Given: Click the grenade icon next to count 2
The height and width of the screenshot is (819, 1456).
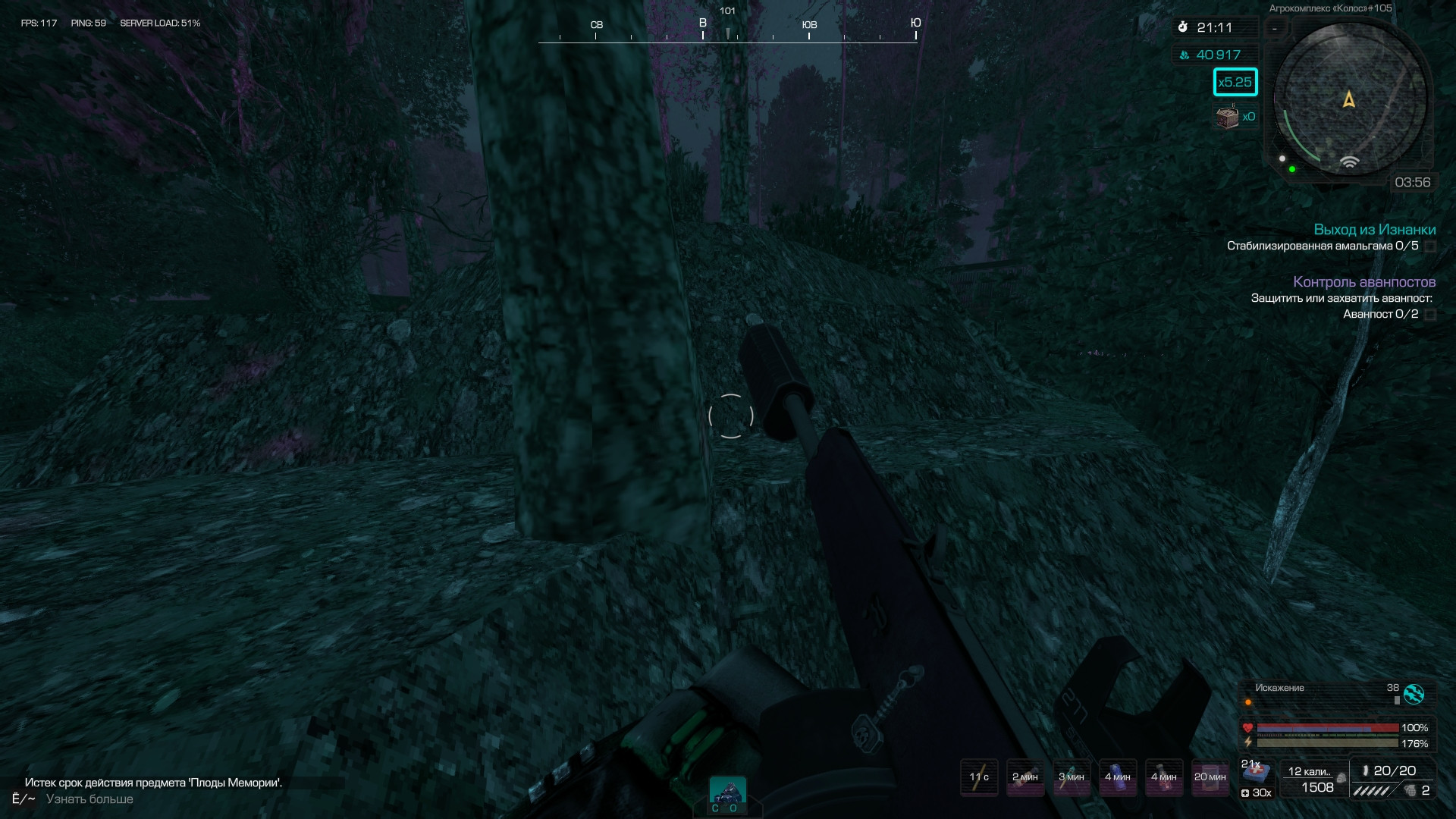Looking at the screenshot, I should click(1410, 790).
